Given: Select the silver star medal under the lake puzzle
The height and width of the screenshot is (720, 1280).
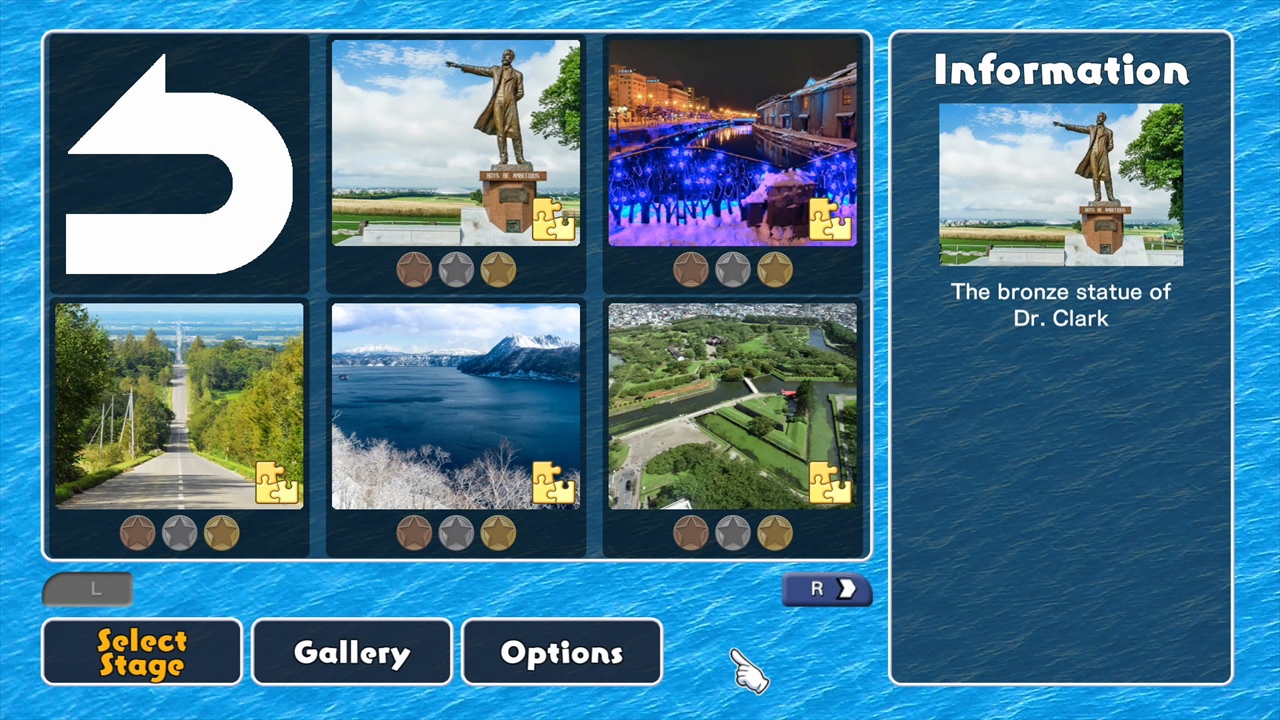Looking at the screenshot, I should (456, 532).
